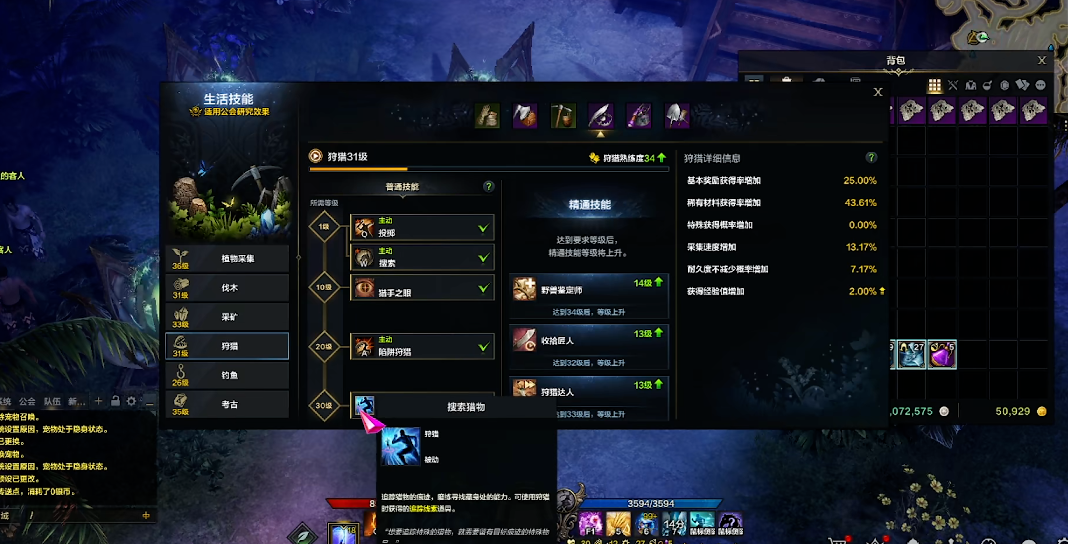Switch to the 队伍 party chat tab
Screen dimensions: 1068x544
point(52,401)
